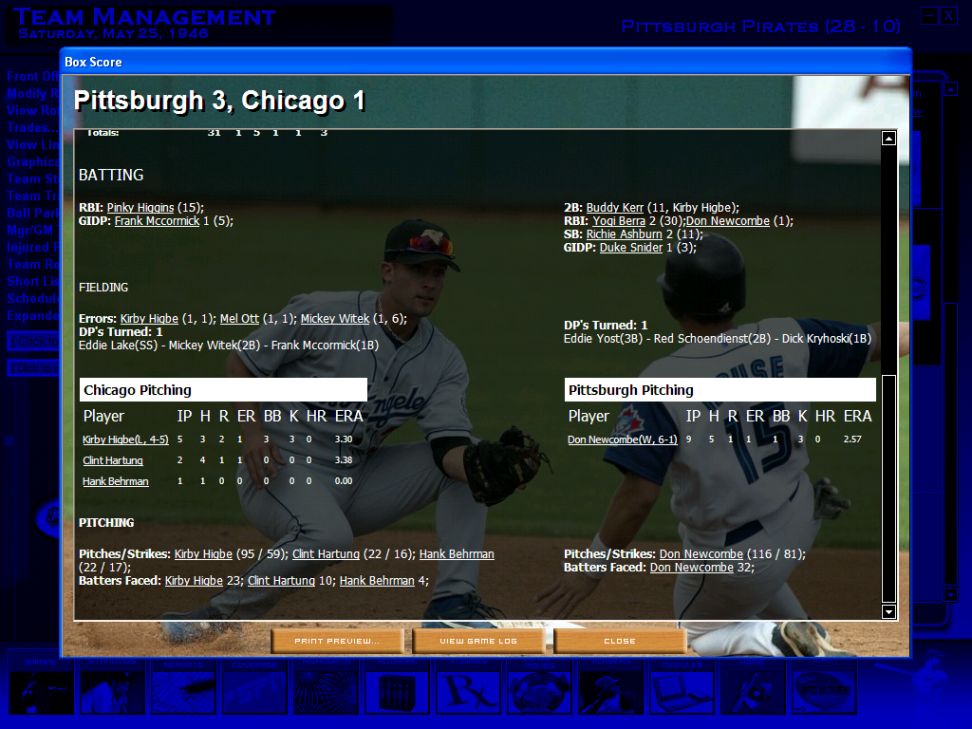The width and height of the screenshot is (972, 729).
Task: View the game log
Action: pyautogui.click(x=478, y=641)
